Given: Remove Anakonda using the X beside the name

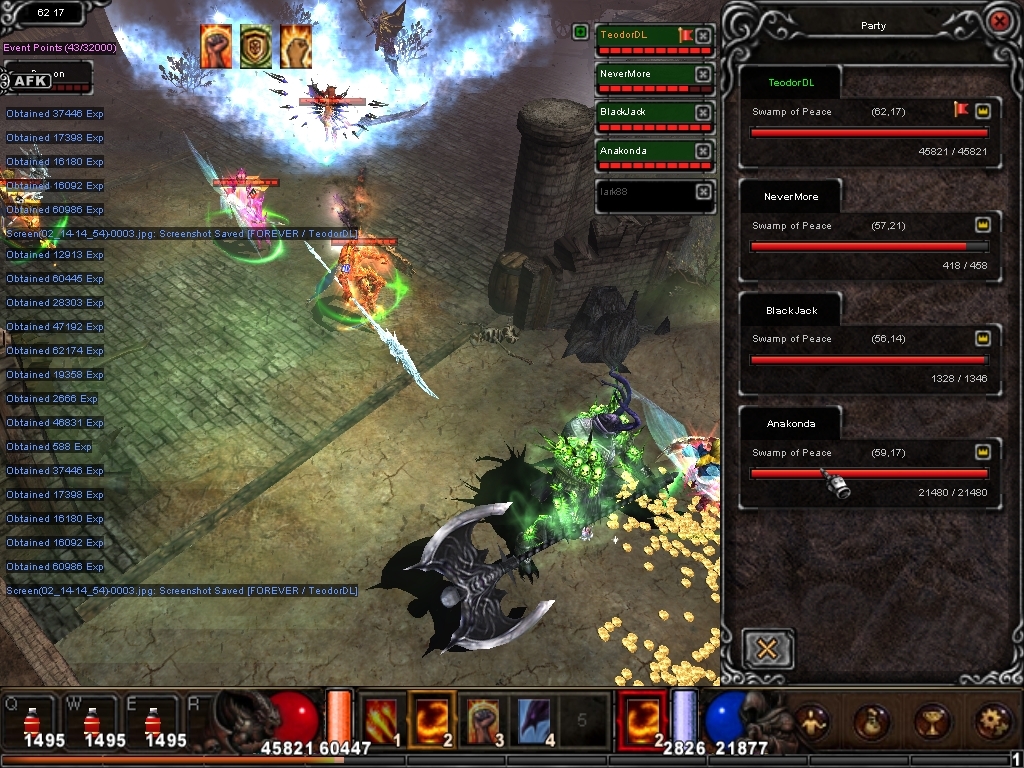Looking at the screenshot, I should 703,152.
